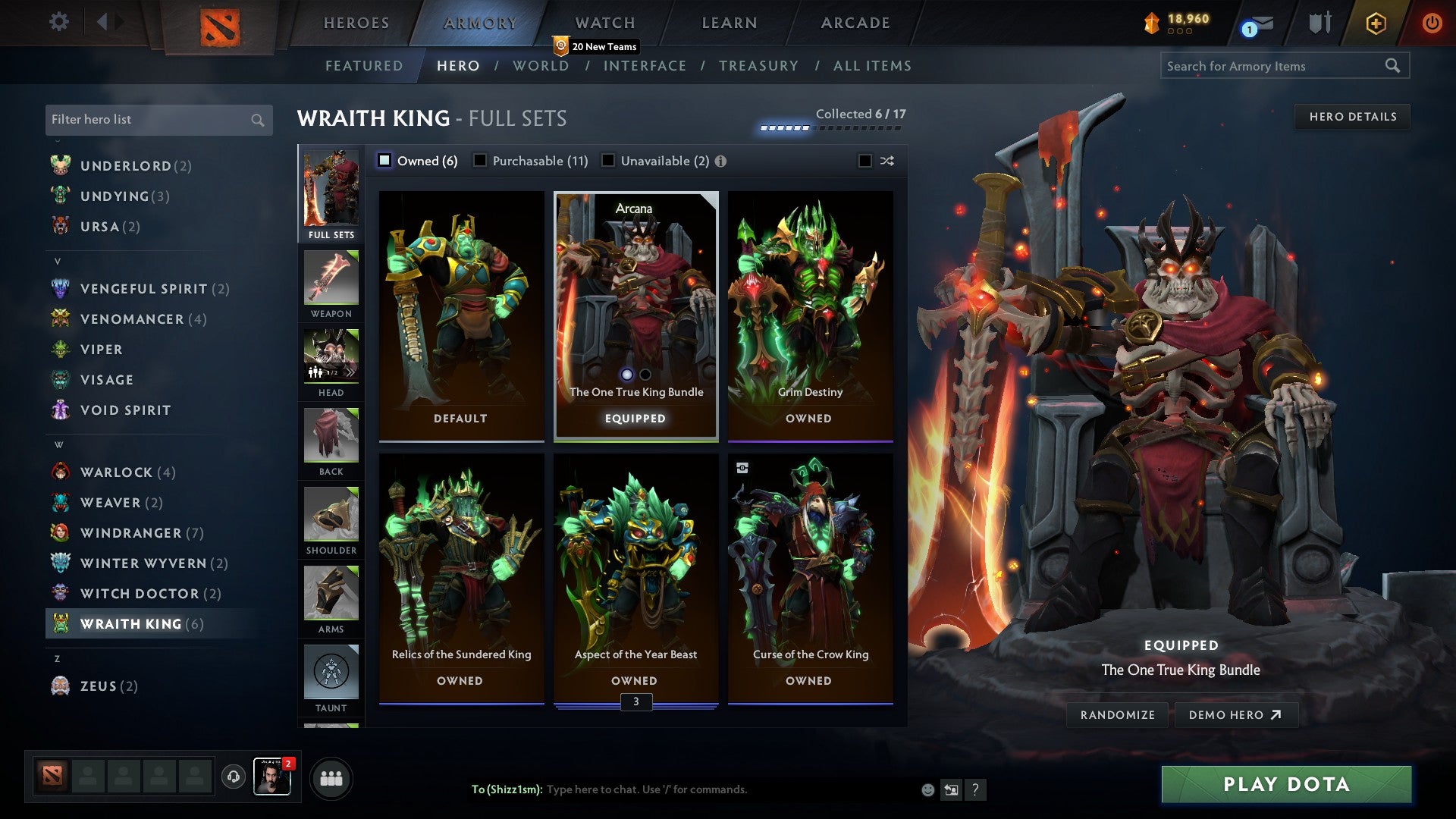Open the emoticon picker in the chat bar
Screen dimensions: 1456x819
[x=927, y=789]
